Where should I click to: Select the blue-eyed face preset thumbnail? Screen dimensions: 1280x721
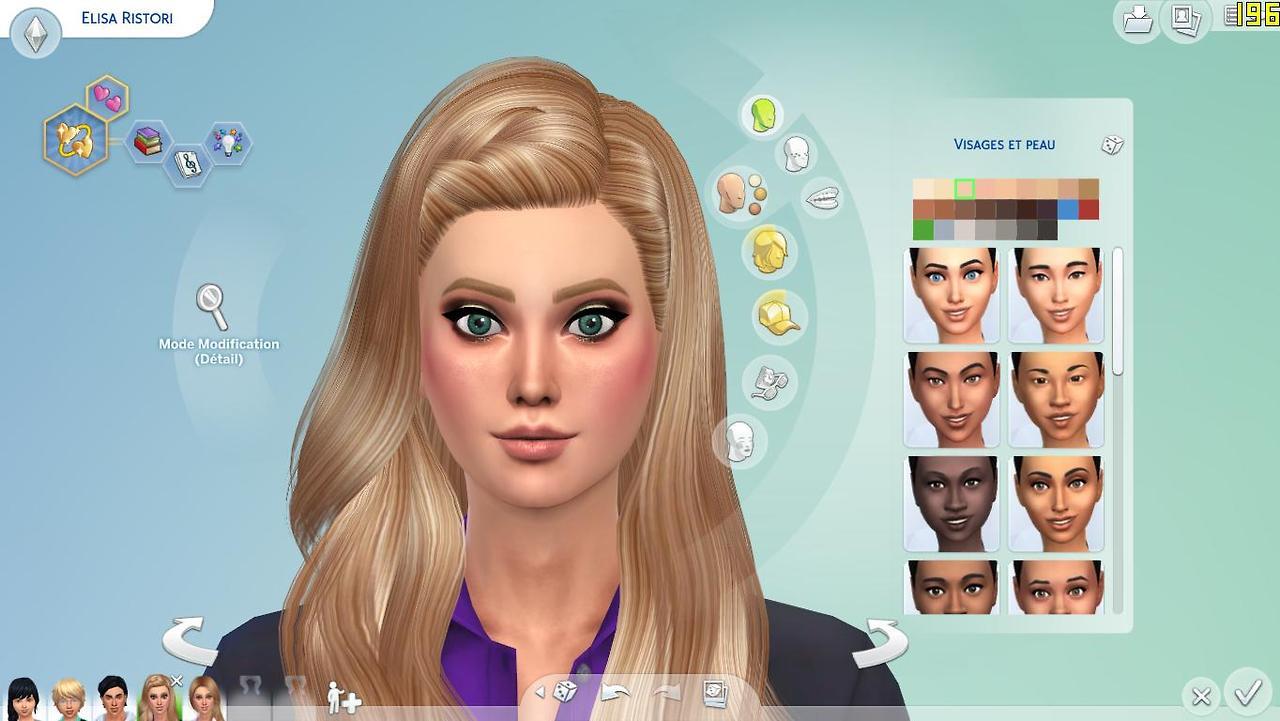click(x=951, y=296)
